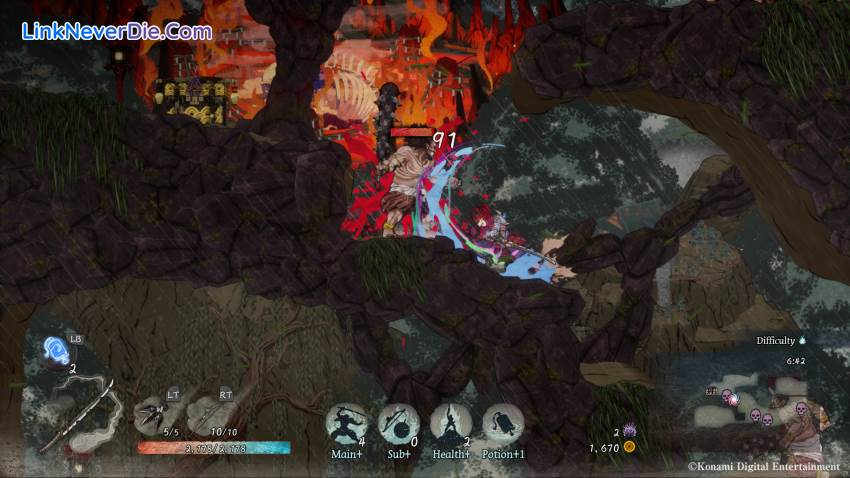Screen dimensions: 850x478
Task: Choose the Sub+ ball-and-chain upgrade icon
Action: click(398, 423)
